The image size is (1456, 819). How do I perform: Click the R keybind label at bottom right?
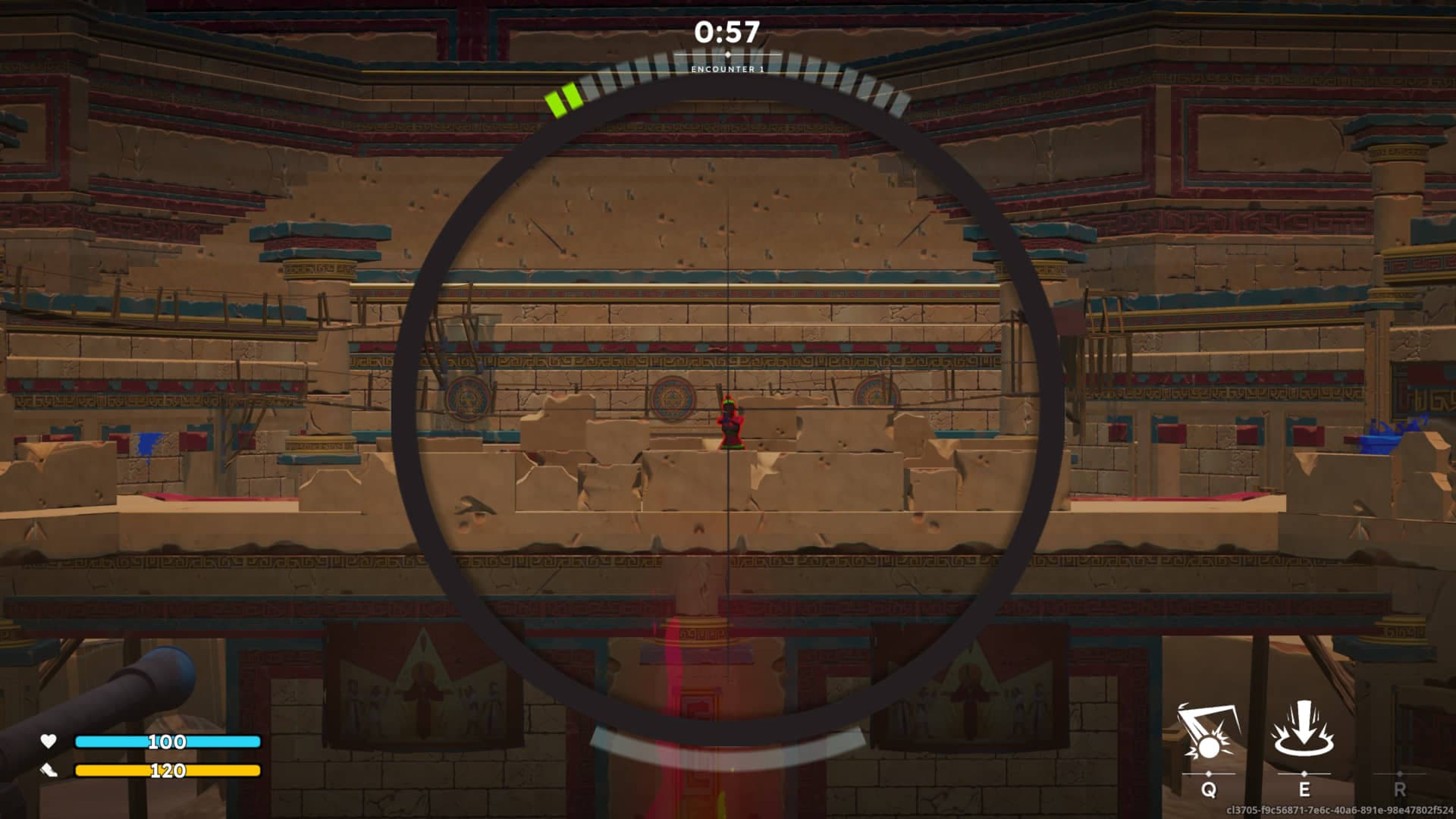tap(1399, 791)
